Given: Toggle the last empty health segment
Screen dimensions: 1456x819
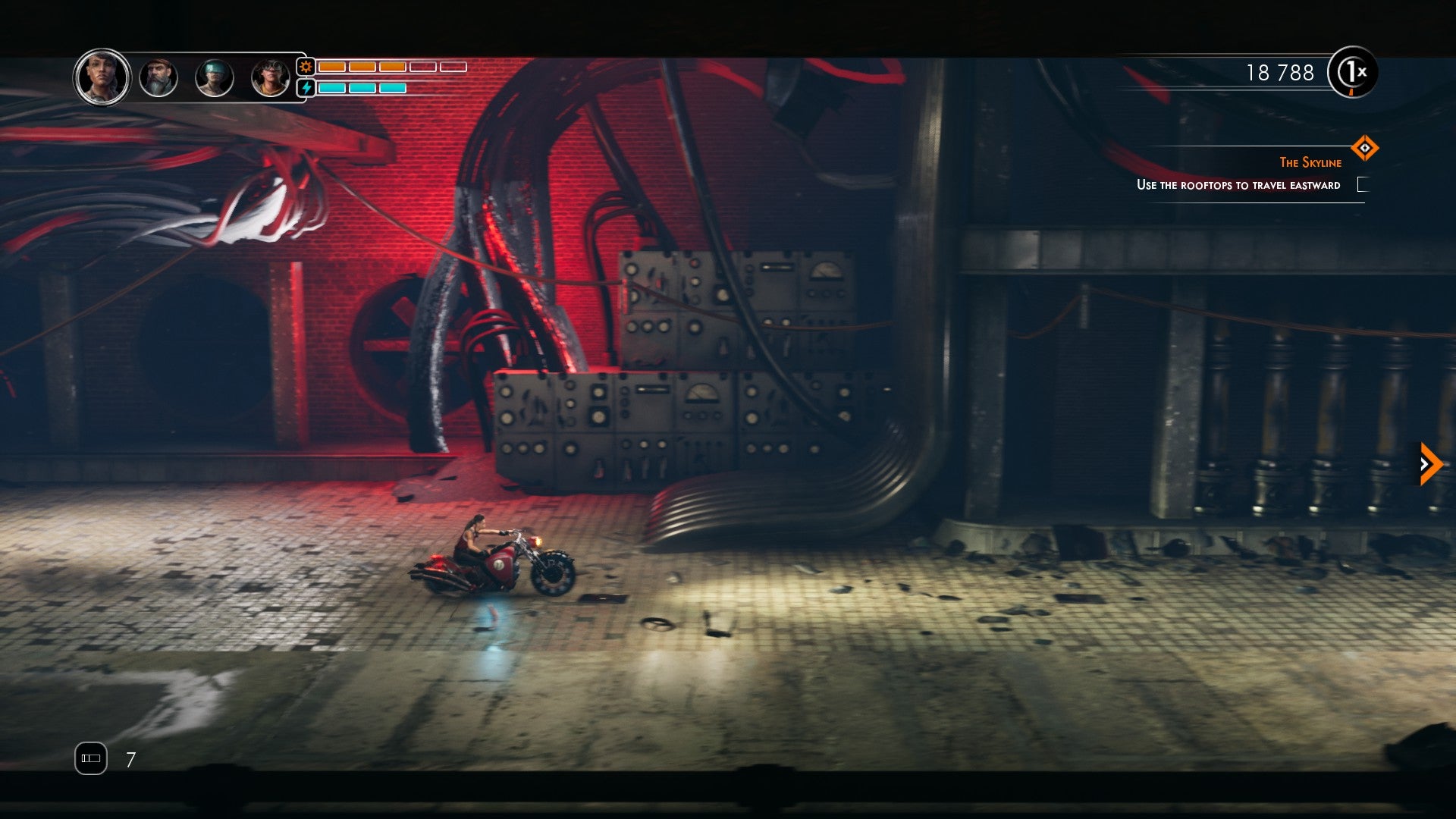Looking at the screenshot, I should click(450, 67).
